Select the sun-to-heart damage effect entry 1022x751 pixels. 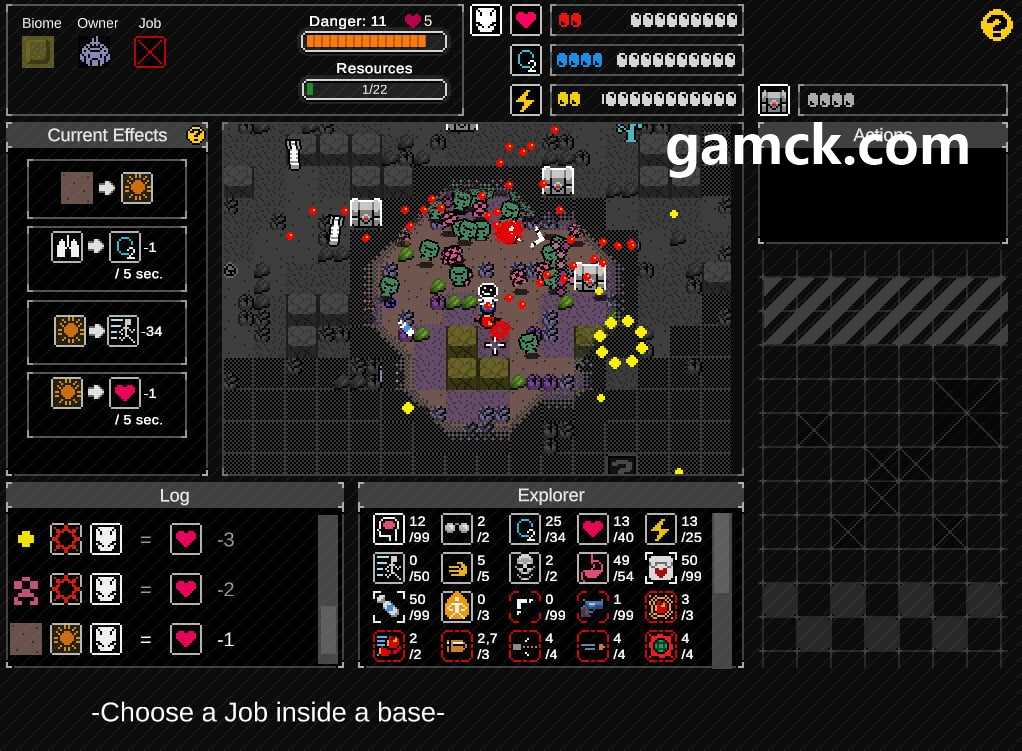tap(107, 405)
